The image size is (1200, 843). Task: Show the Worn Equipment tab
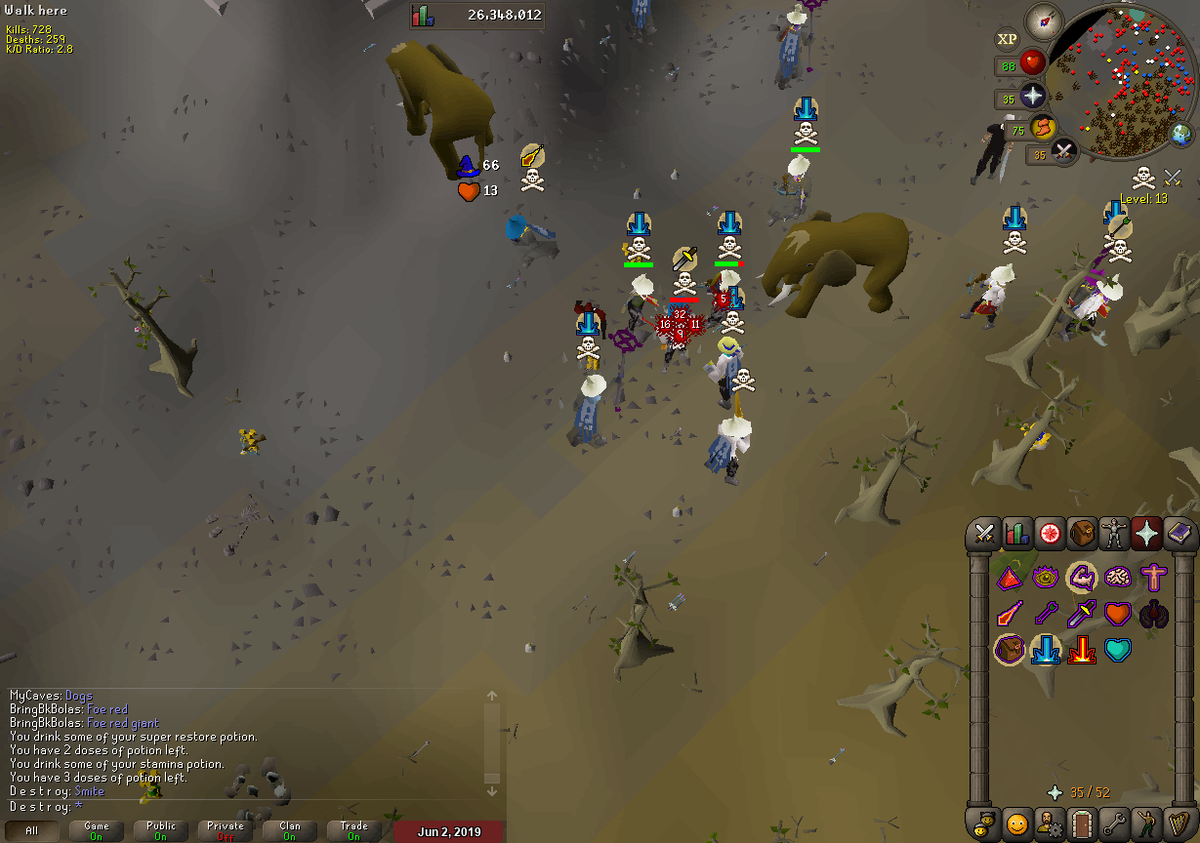pyautogui.click(x=1114, y=534)
